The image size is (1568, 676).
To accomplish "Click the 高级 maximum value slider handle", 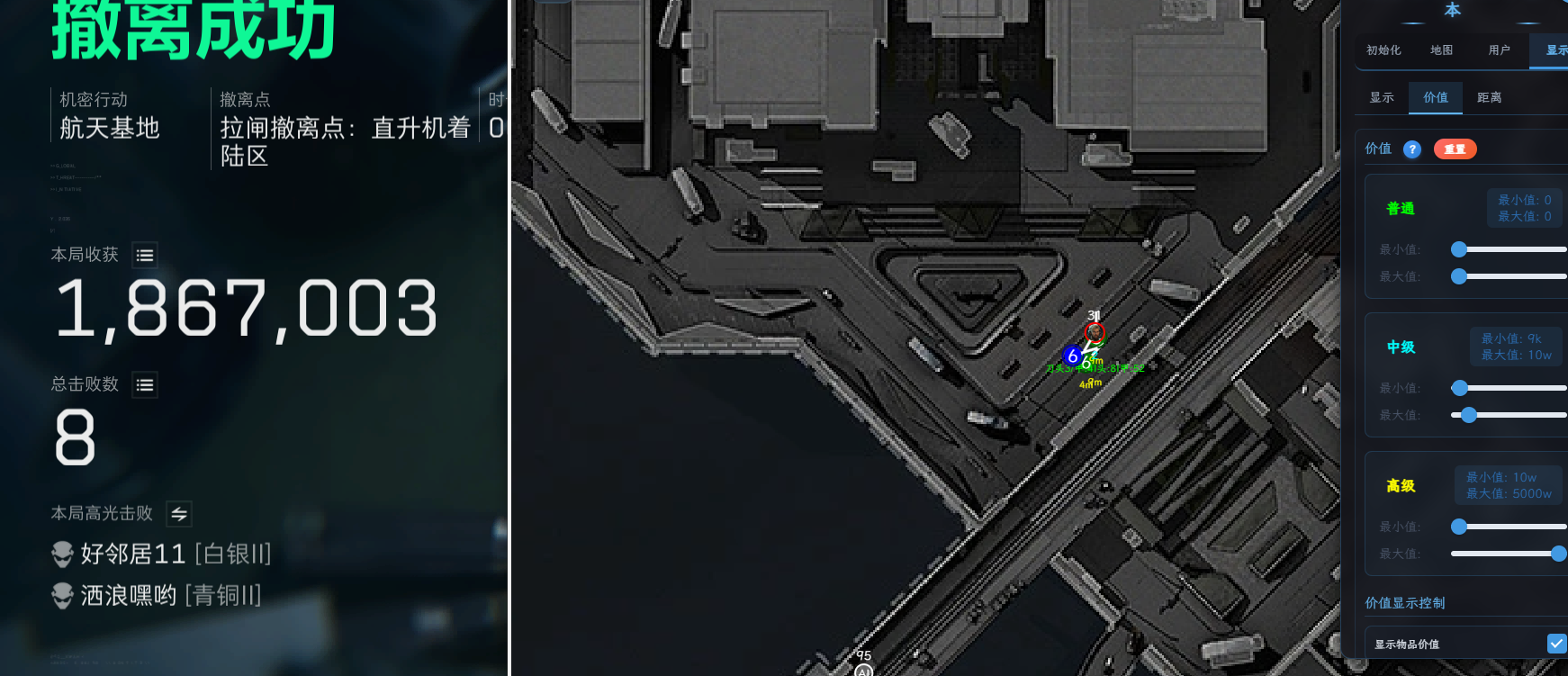I will pos(1559,554).
